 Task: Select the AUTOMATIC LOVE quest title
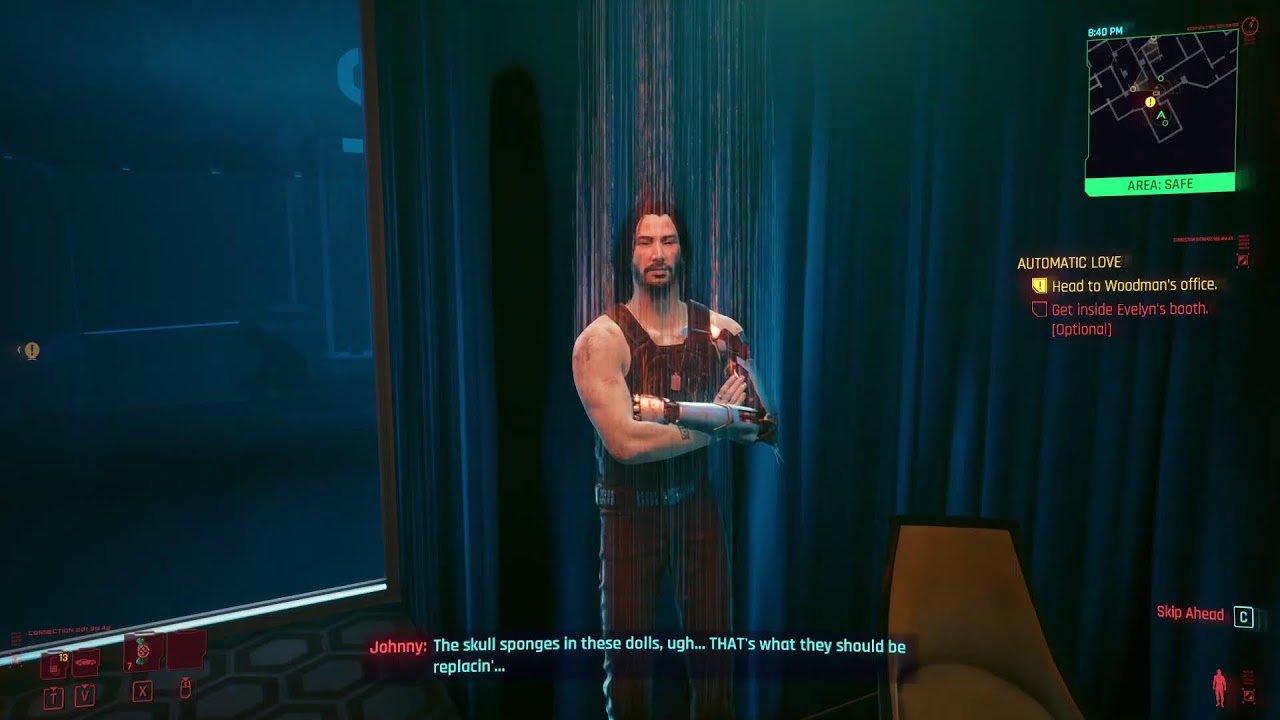pos(1068,262)
